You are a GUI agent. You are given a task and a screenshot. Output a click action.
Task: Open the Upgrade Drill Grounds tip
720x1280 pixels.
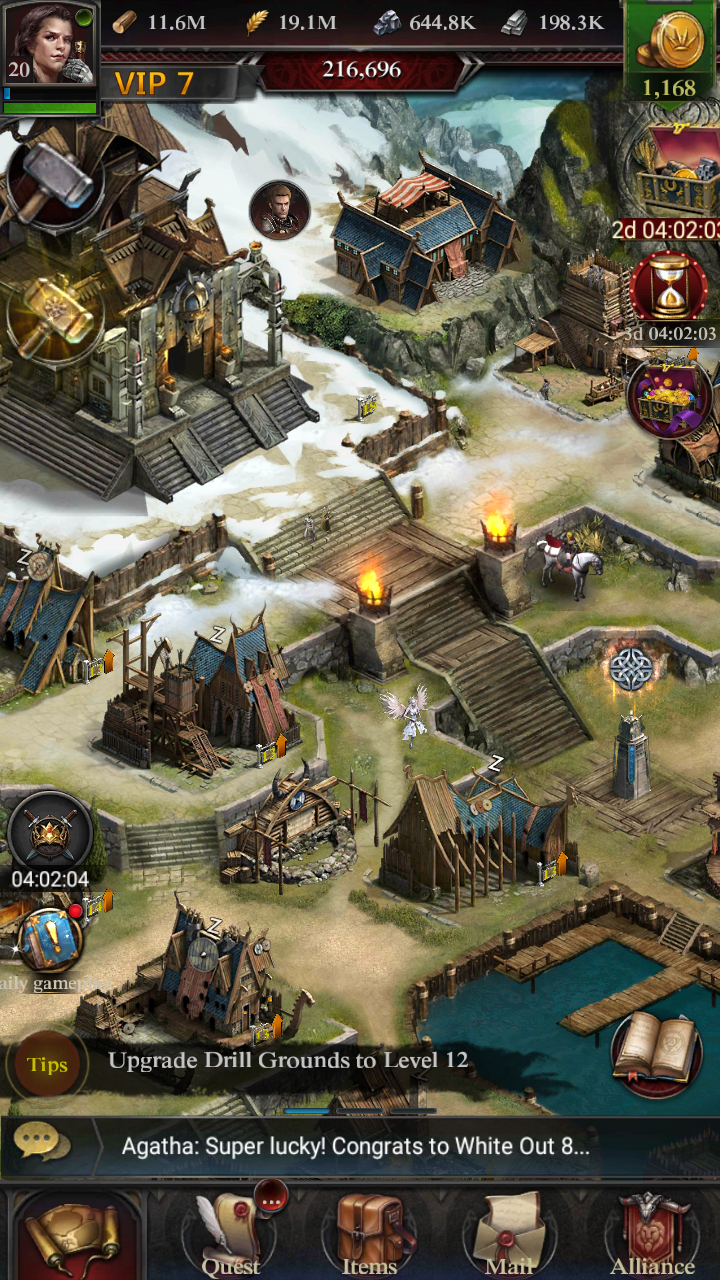288,1061
